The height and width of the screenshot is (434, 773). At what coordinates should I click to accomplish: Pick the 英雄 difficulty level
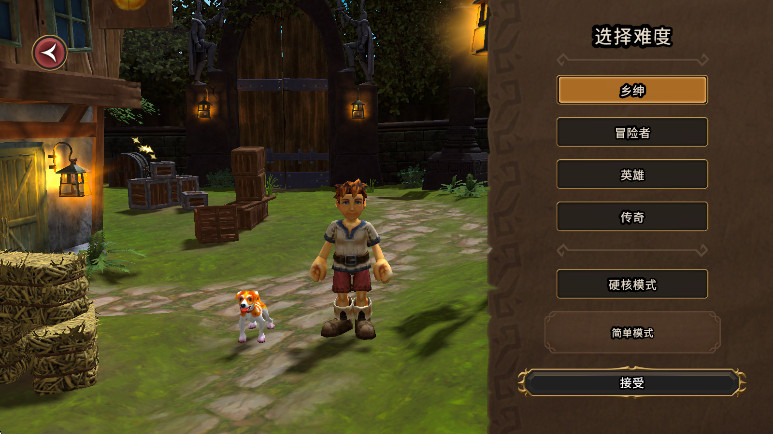(x=632, y=174)
